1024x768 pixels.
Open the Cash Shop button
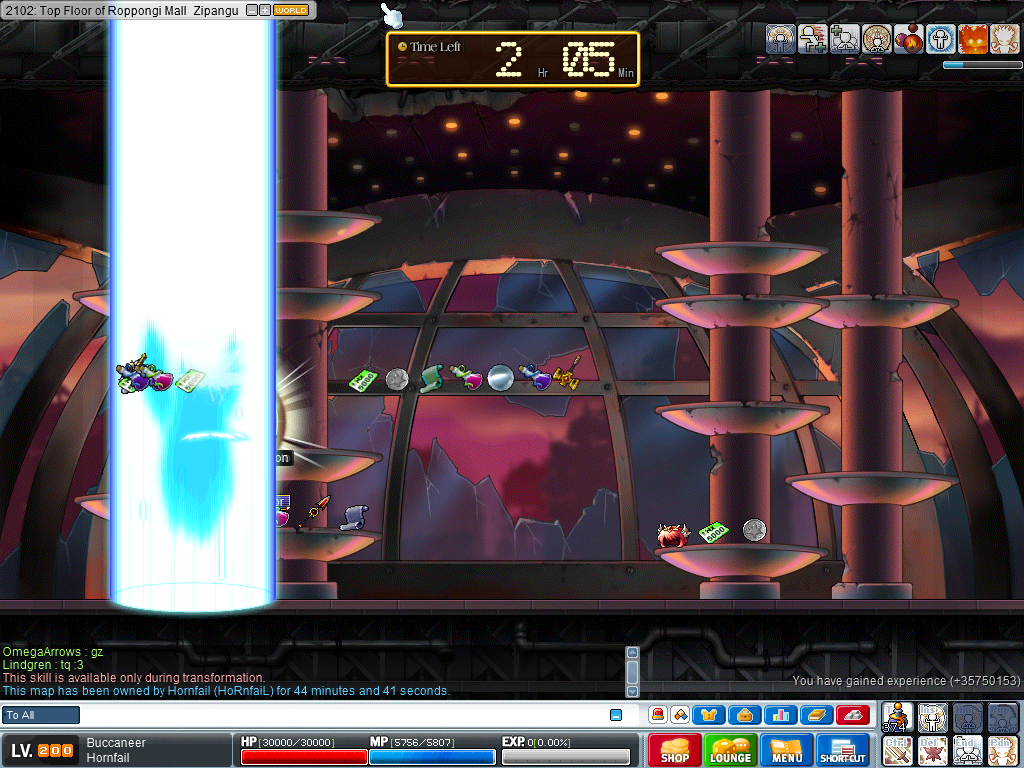[674, 750]
